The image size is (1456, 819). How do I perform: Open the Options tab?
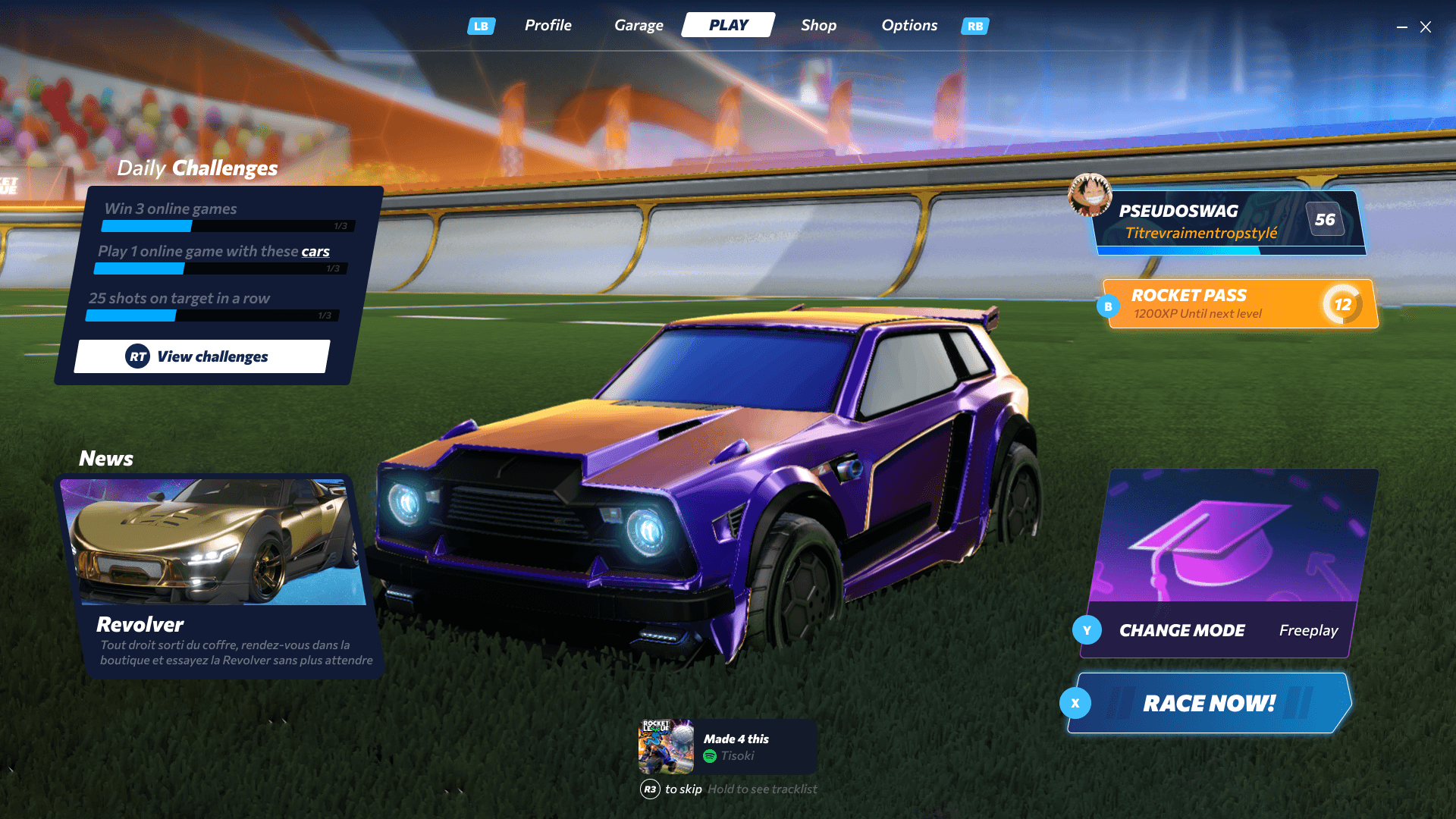908,25
